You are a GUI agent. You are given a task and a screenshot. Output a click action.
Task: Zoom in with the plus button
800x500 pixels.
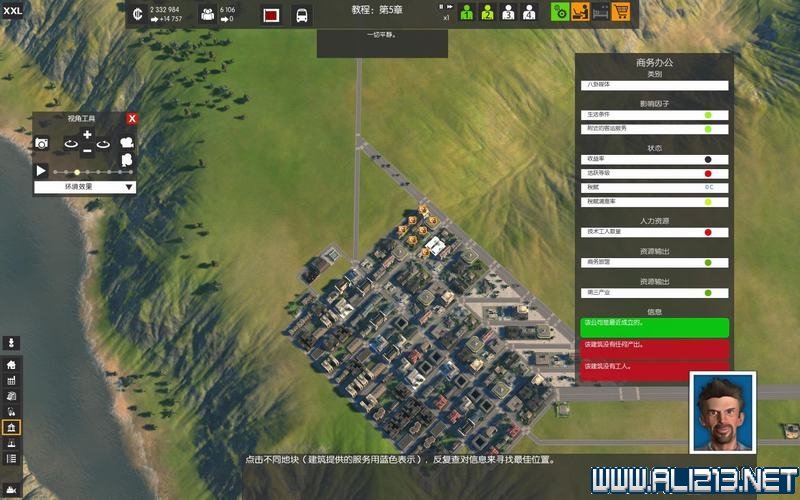tap(87, 134)
